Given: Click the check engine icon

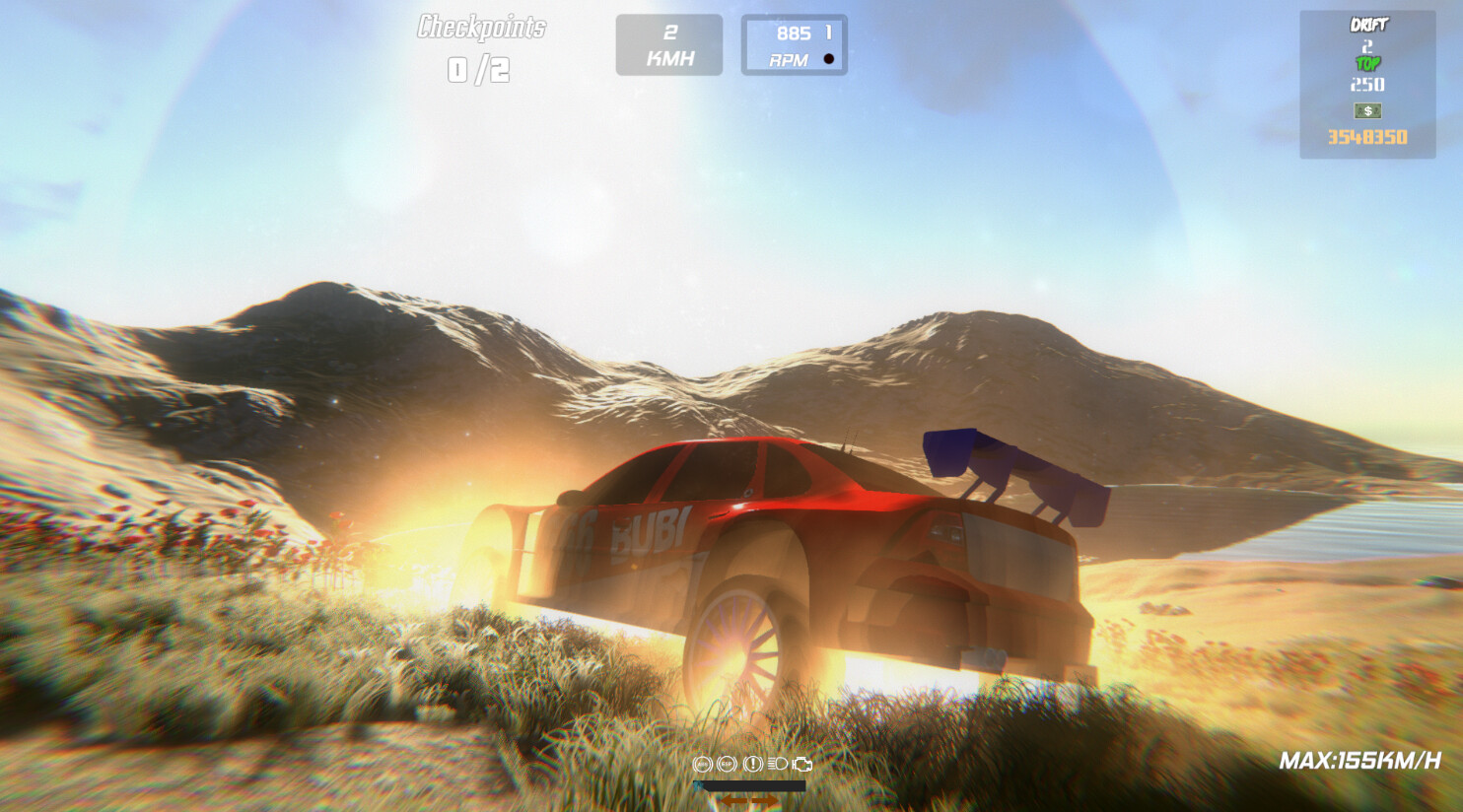Looking at the screenshot, I should (x=803, y=764).
